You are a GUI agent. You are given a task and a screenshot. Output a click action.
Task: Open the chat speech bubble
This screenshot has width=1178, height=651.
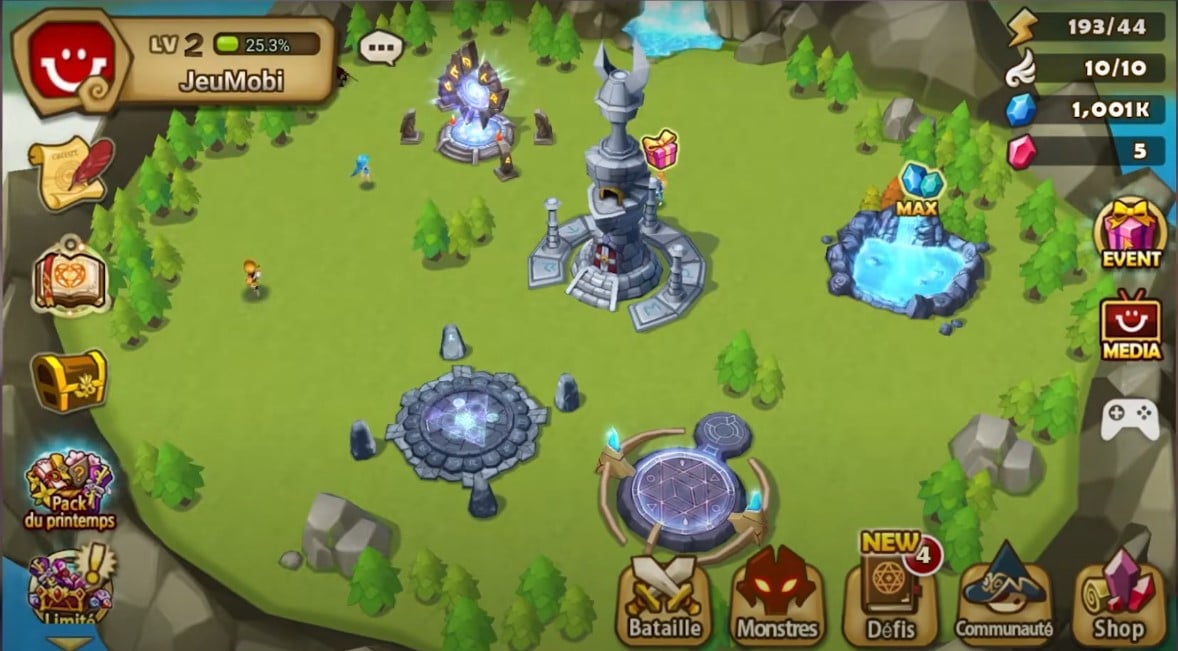pos(381,46)
